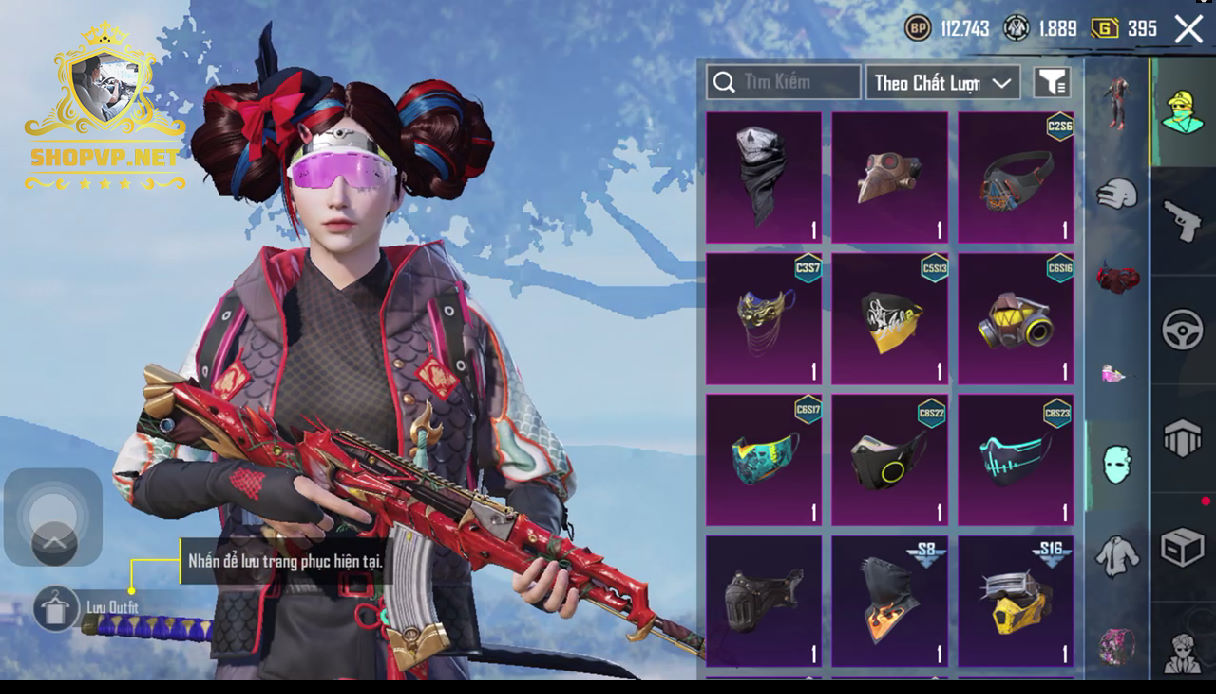Open the filter funnel button
1216x694 pixels.
point(1052,83)
